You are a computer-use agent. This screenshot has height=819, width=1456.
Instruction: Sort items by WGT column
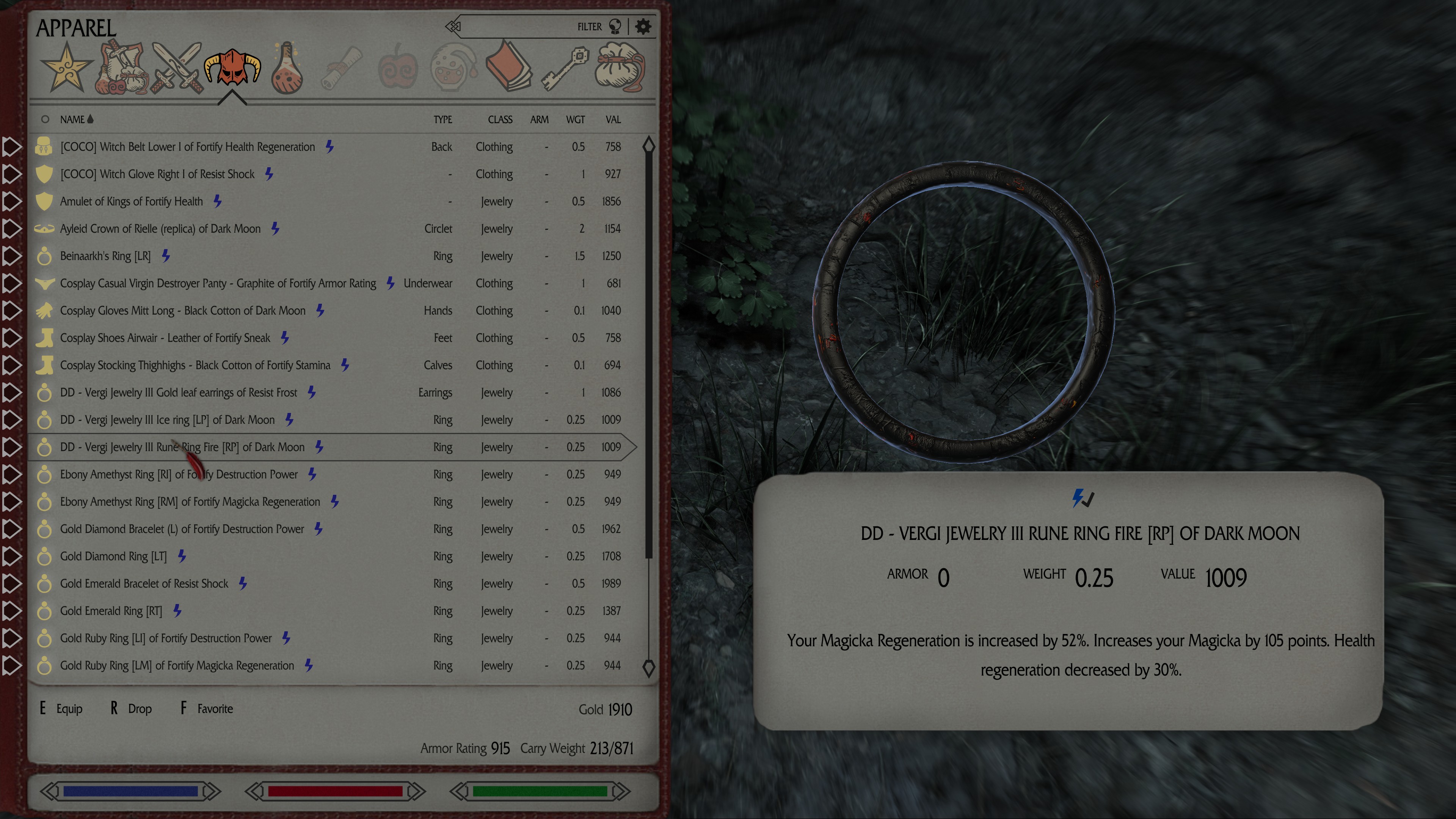[576, 120]
